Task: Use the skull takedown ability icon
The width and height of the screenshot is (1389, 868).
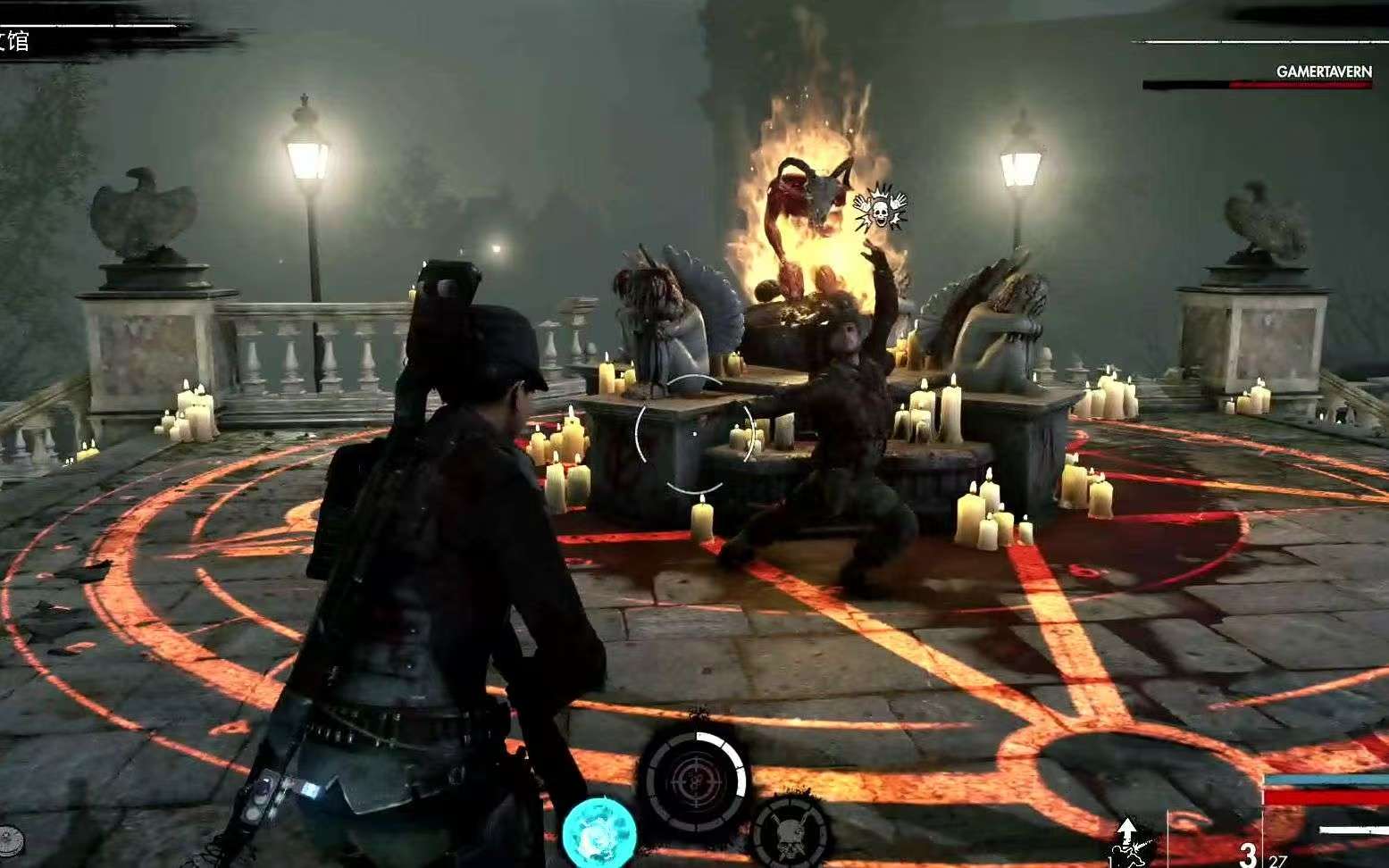Action: point(788,830)
